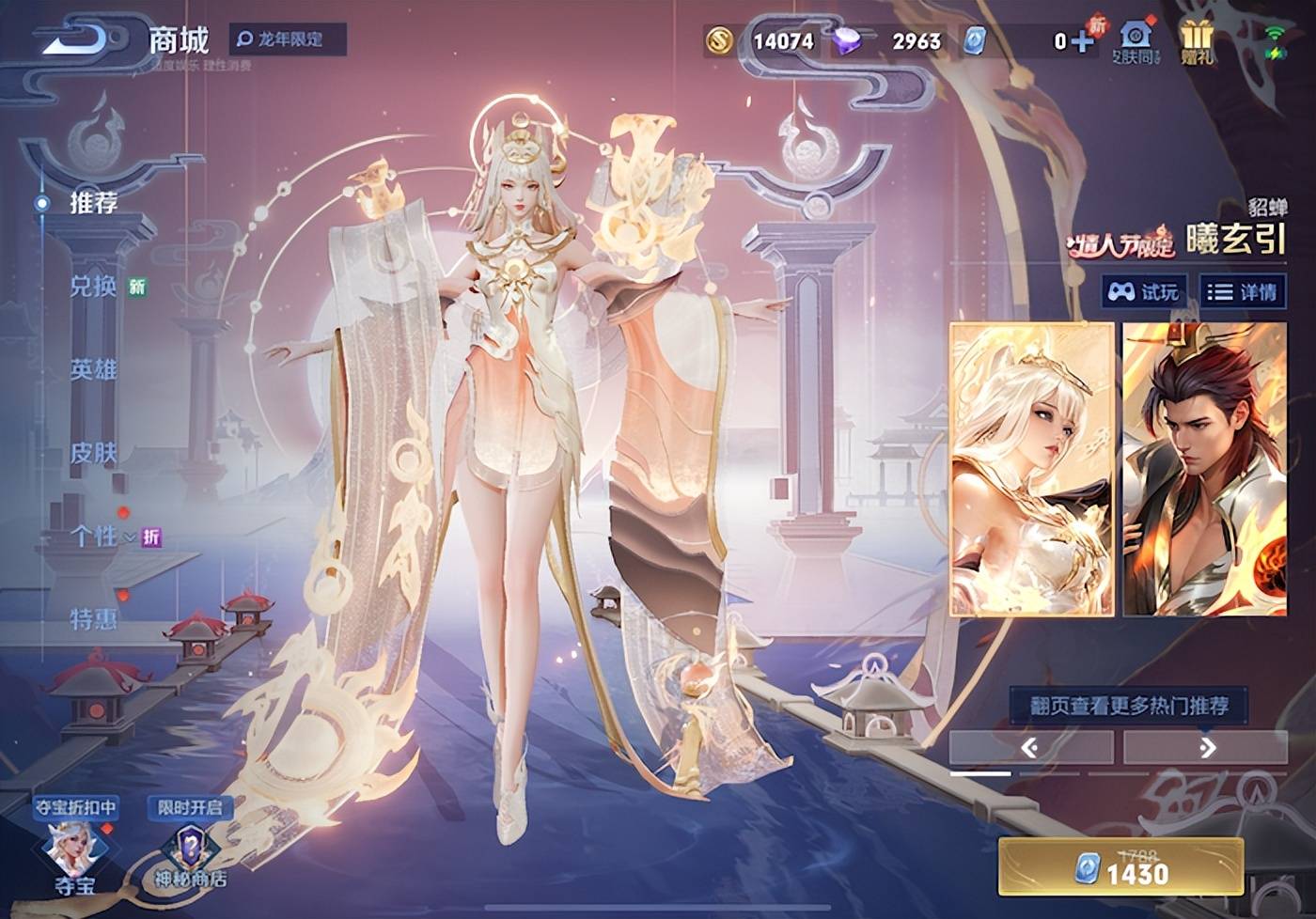Switch to the 推荐 tab

point(93,203)
